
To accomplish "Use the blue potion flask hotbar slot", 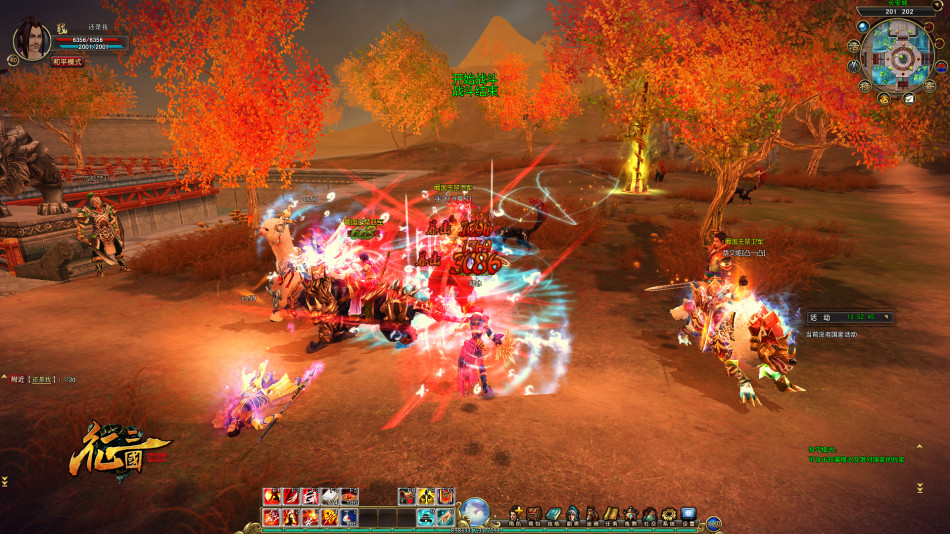I will click(x=349, y=517).
